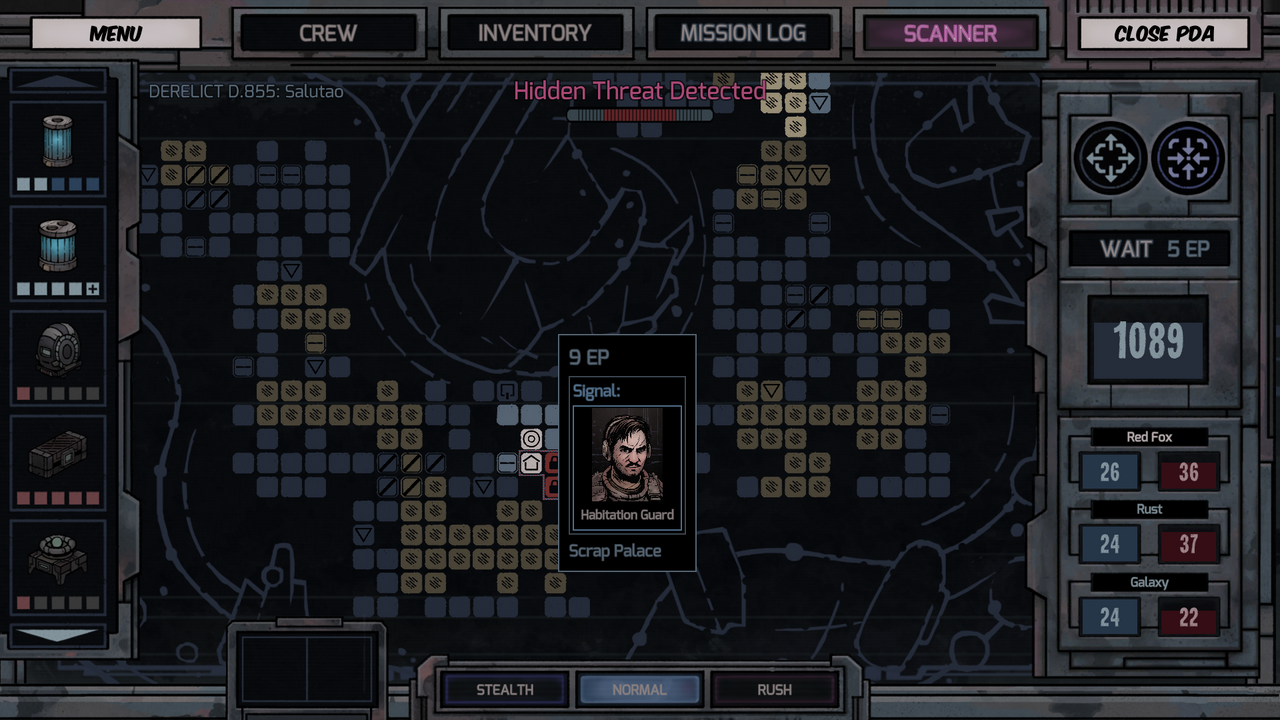Enable RUSH movement mode
The height and width of the screenshot is (720, 1280).
tap(775, 689)
